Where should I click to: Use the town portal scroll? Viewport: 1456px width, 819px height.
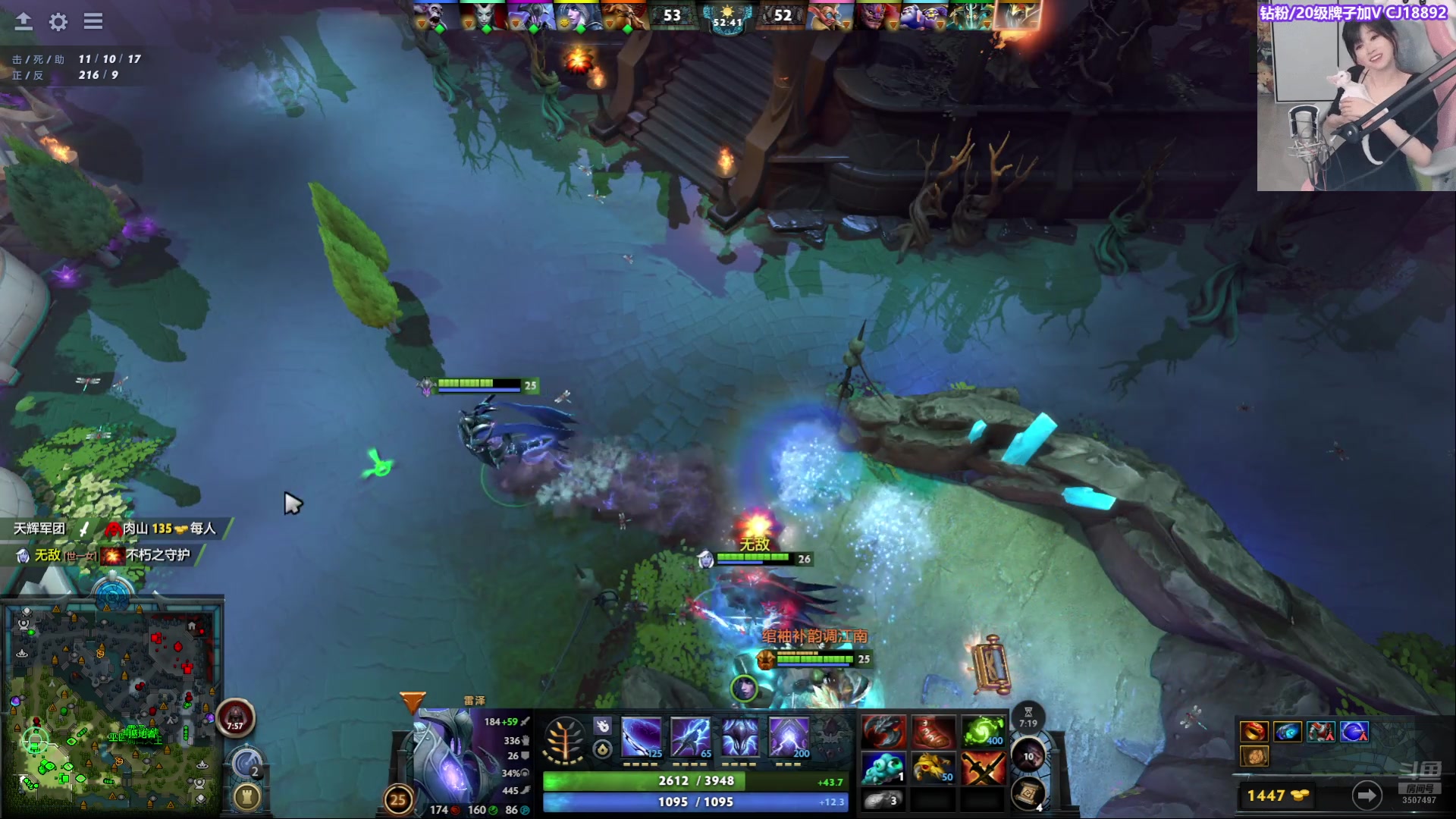point(1028,793)
